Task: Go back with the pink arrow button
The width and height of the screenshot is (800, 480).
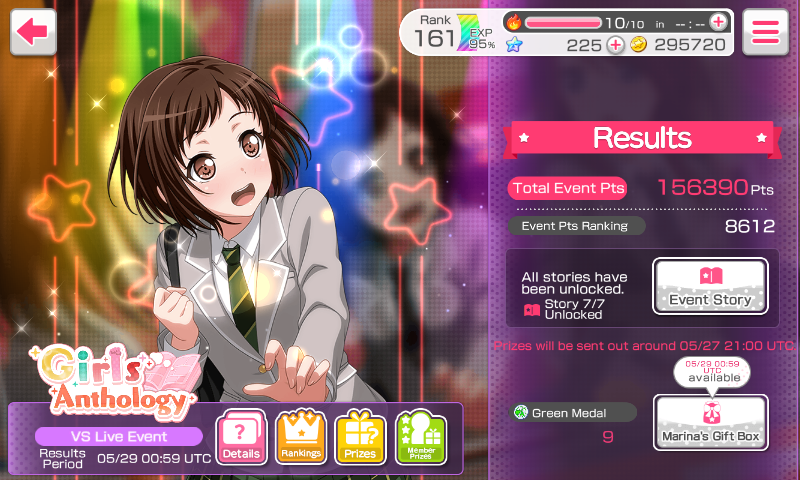Action: (33, 32)
